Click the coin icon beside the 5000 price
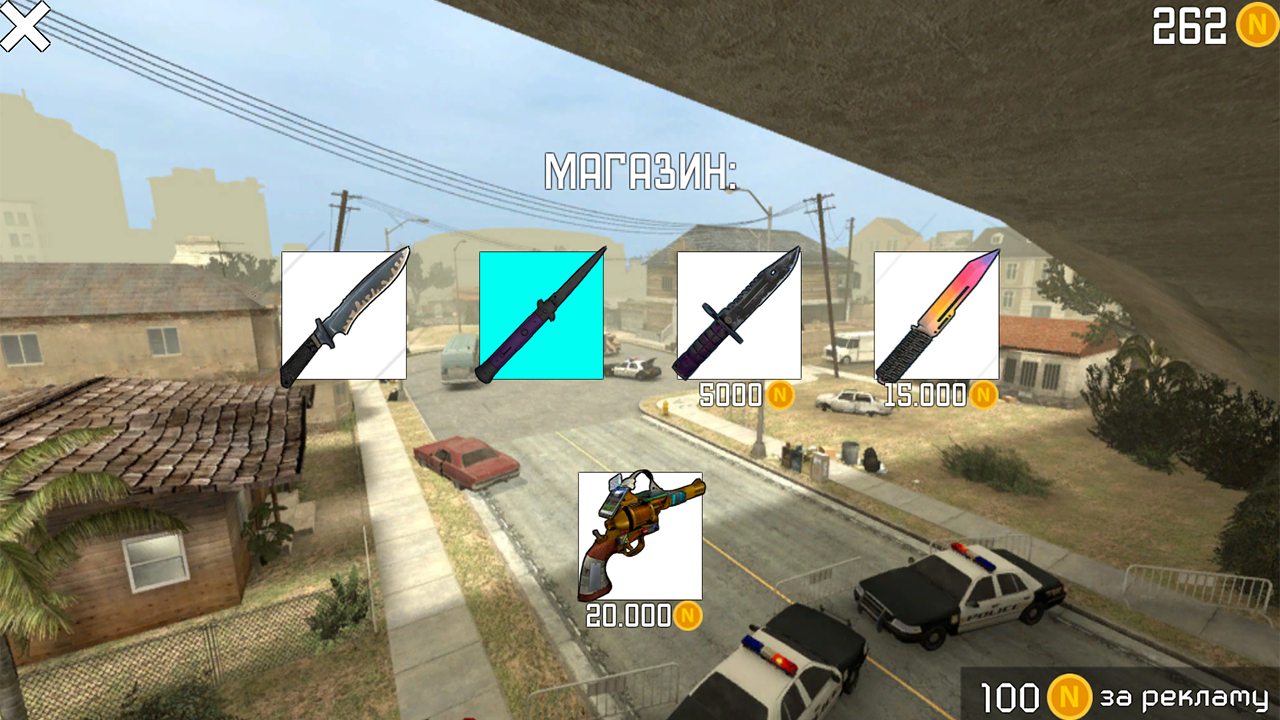This screenshot has width=1280, height=720. click(x=781, y=396)
